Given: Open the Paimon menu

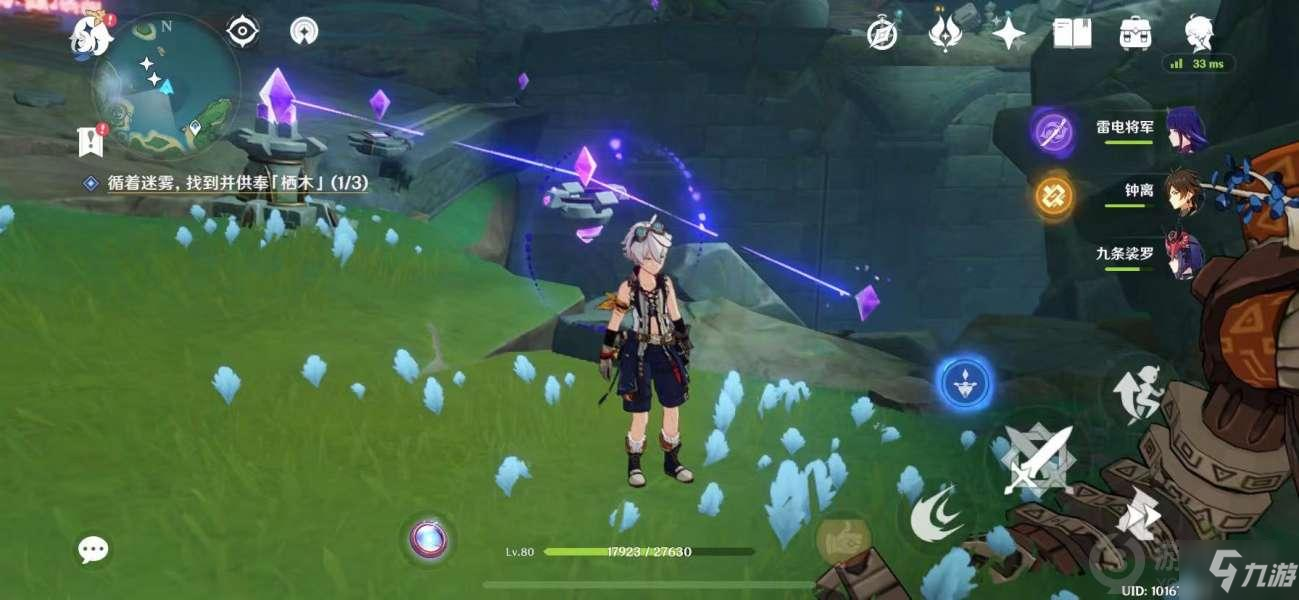Looking at the screenshot, I should coord(89,36).
